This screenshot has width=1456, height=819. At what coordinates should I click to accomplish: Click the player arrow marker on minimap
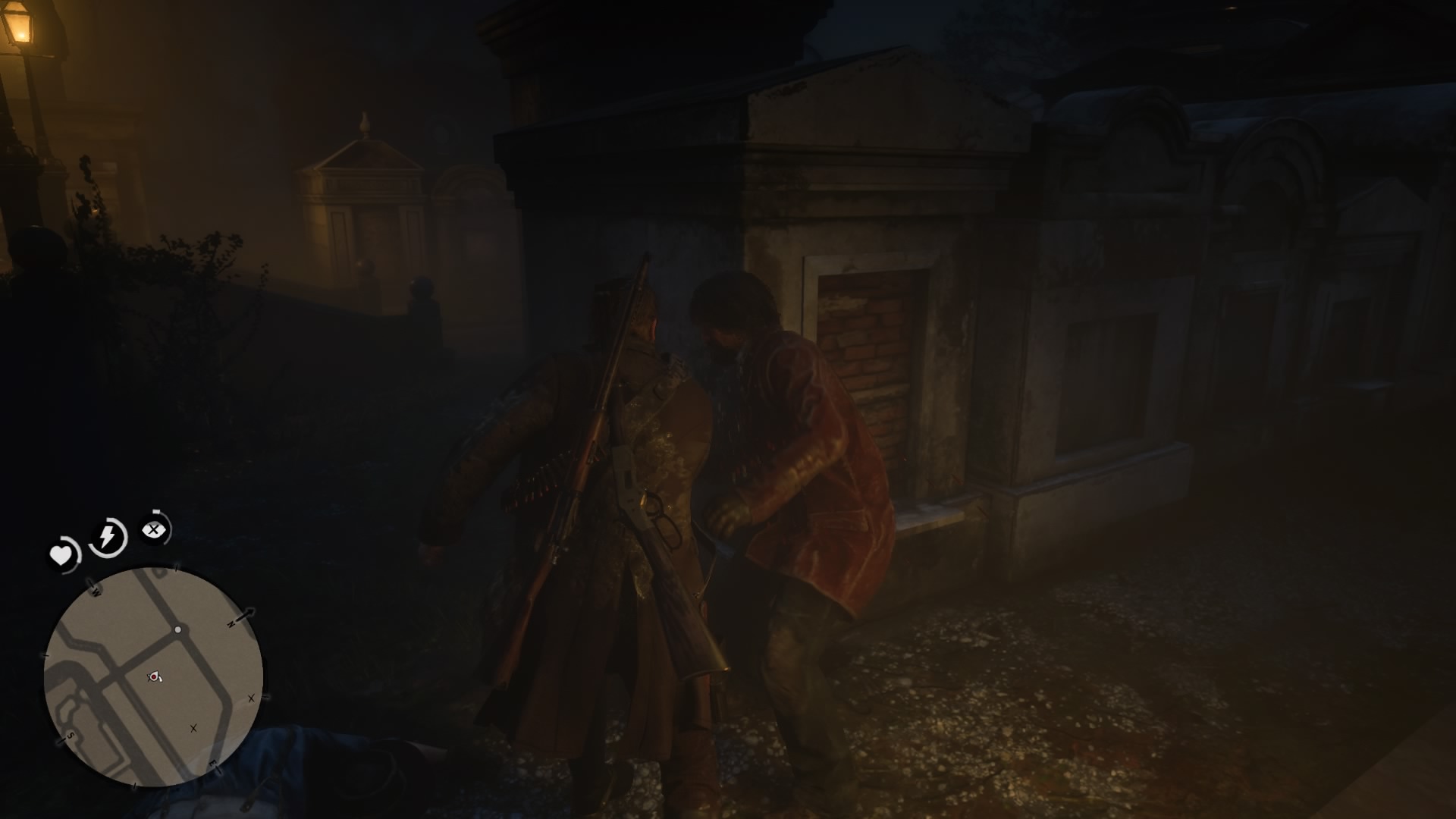pos(155,676)
